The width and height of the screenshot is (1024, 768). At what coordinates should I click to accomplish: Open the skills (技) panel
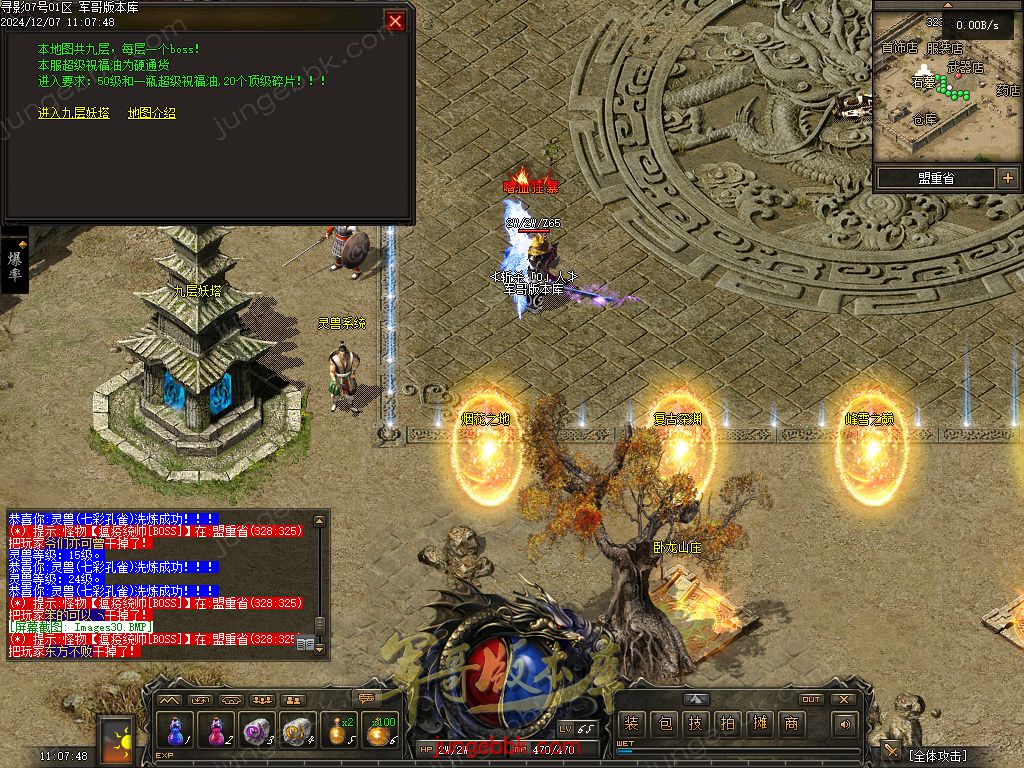pos(696,724)
